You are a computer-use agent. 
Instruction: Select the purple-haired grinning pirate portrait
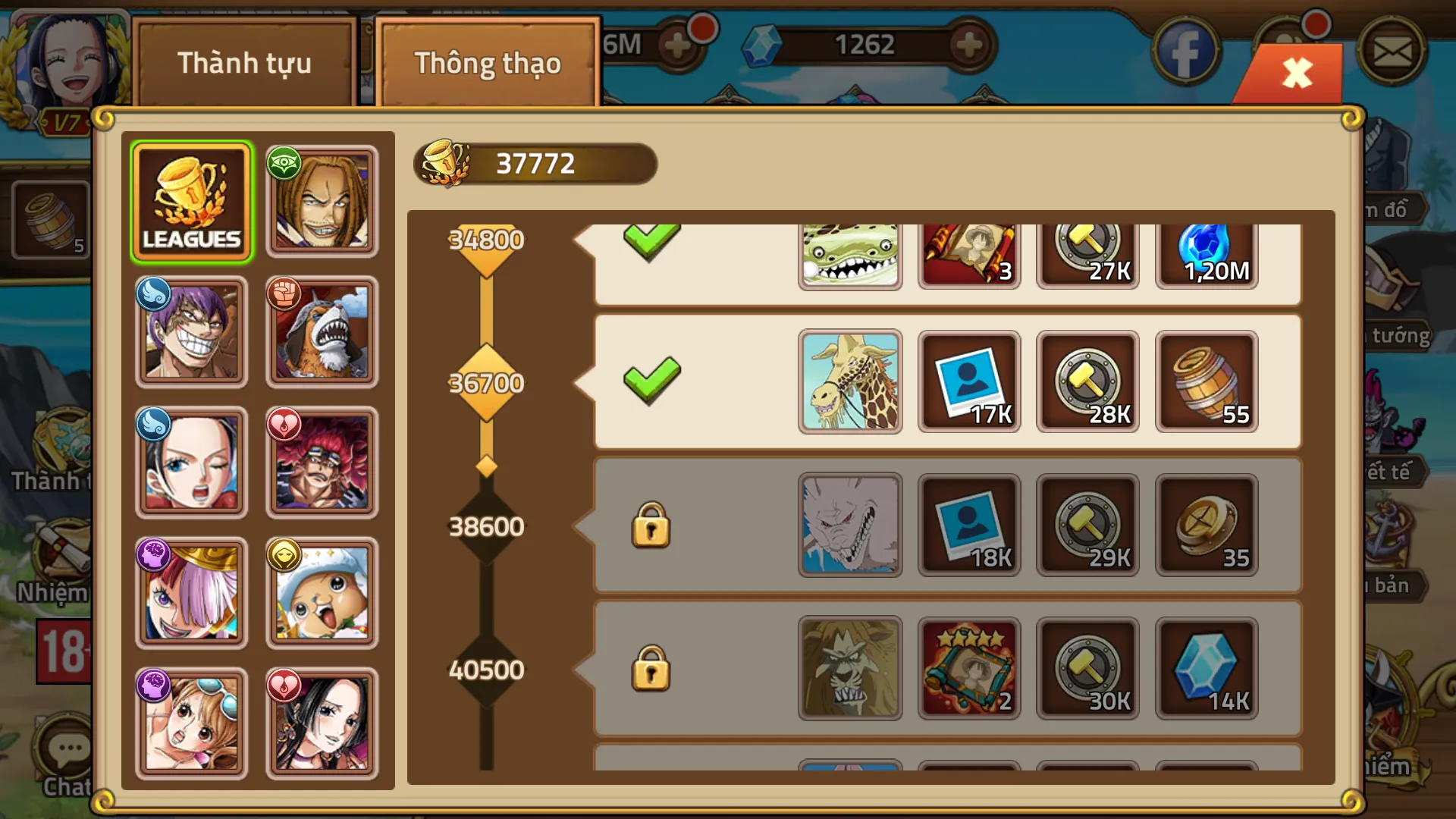(x=192, y=332)
